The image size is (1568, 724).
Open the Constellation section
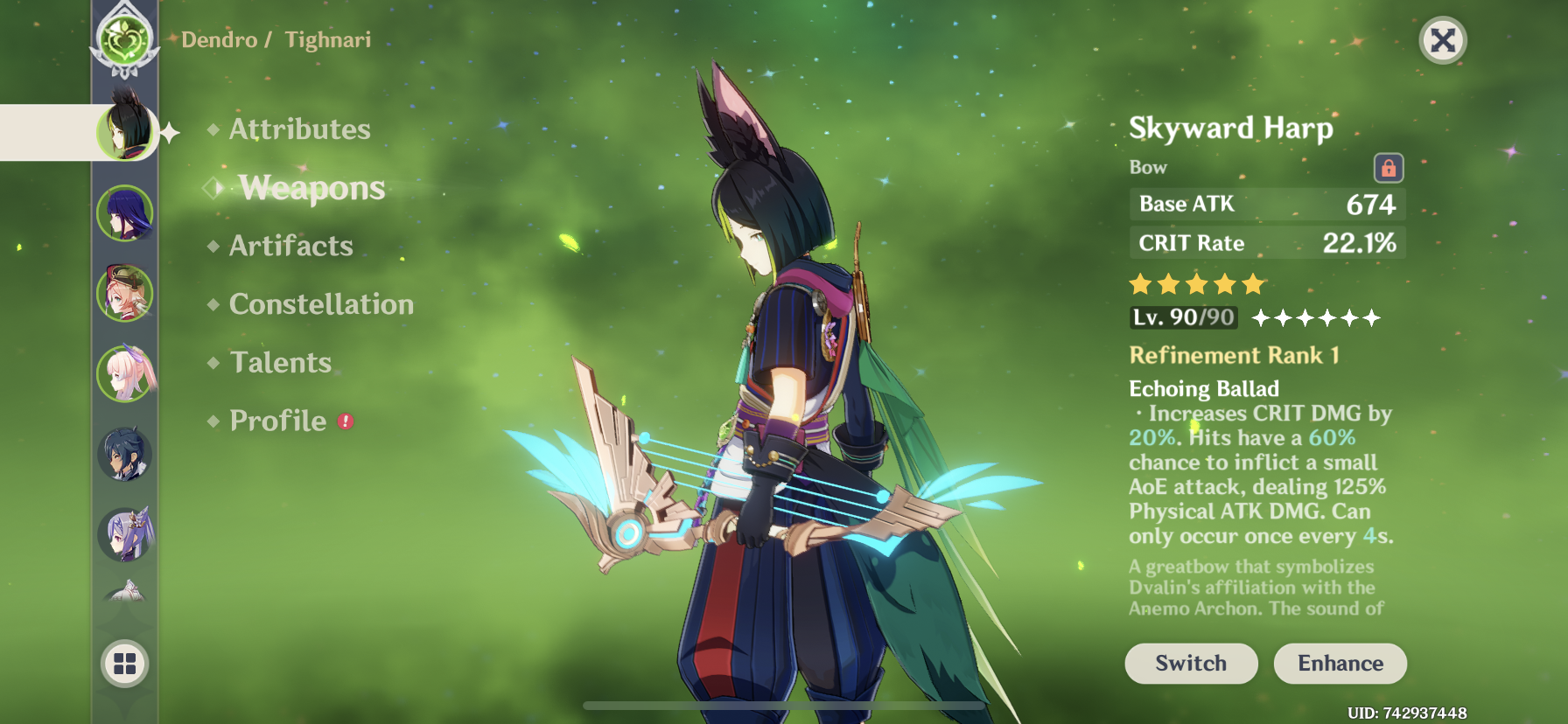[x=320, y=304]
